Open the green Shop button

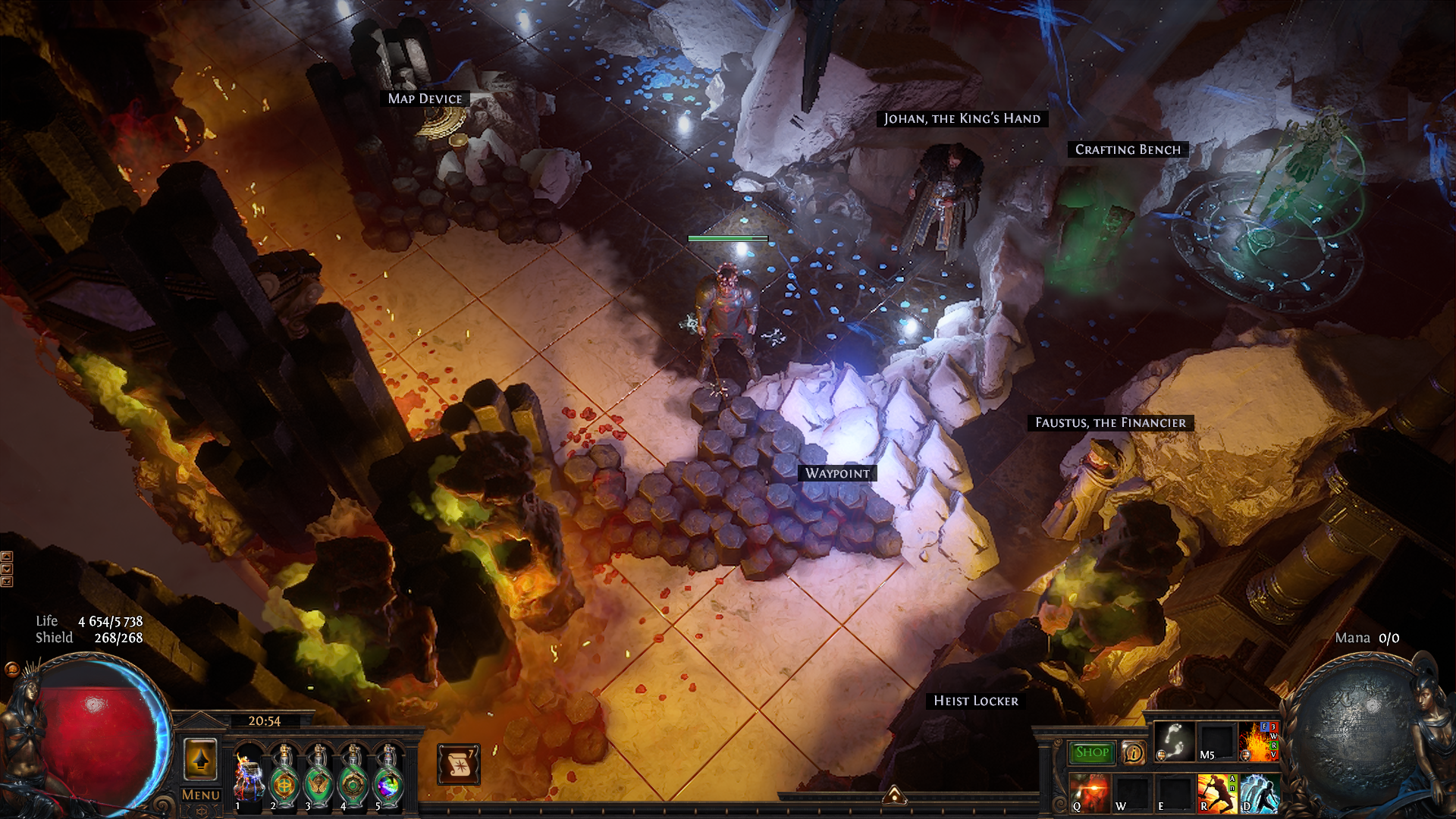pos(1092,752)
